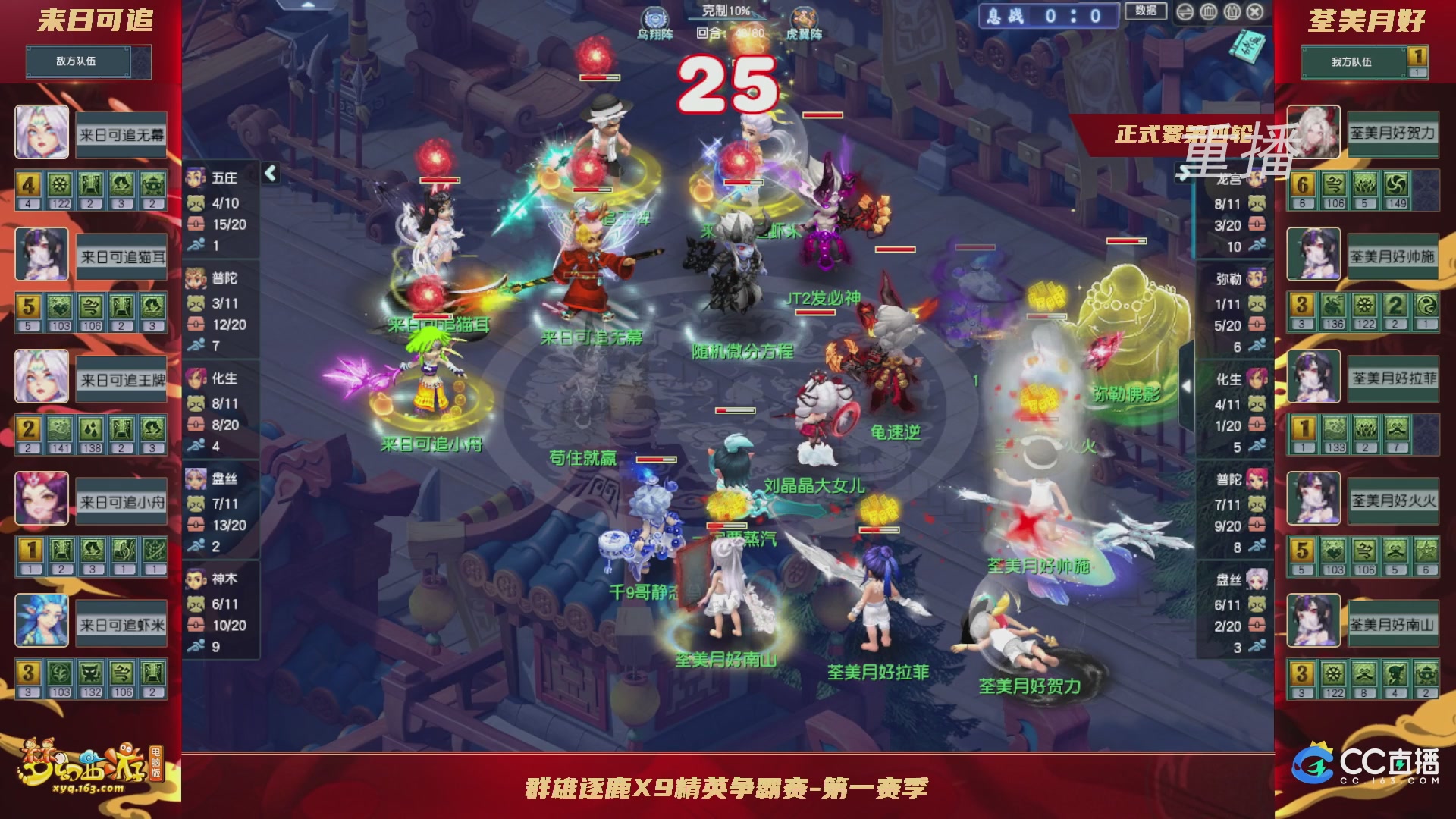1456x819 pixels.
Task: Select the 虎翼阵 formation emblem icon
Action: click(802, 17)
